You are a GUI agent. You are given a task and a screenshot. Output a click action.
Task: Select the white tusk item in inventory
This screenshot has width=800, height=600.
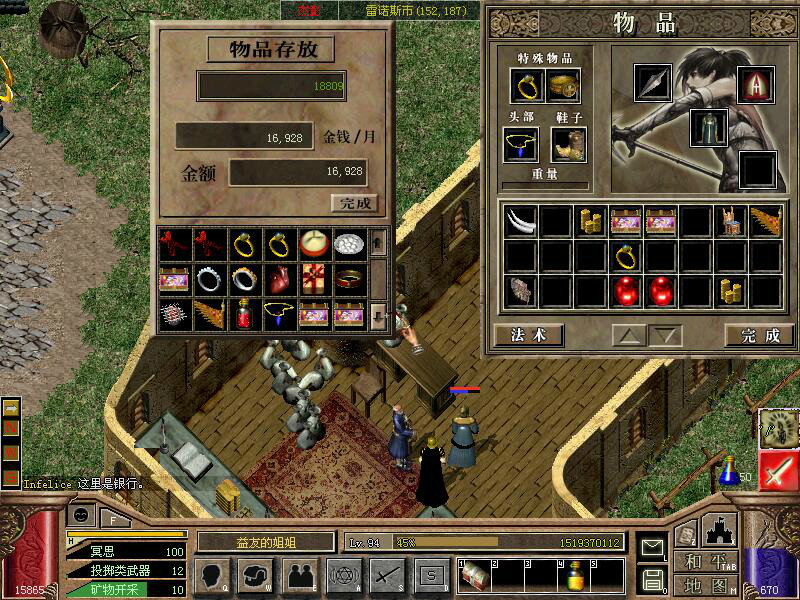tap(520, 221)
